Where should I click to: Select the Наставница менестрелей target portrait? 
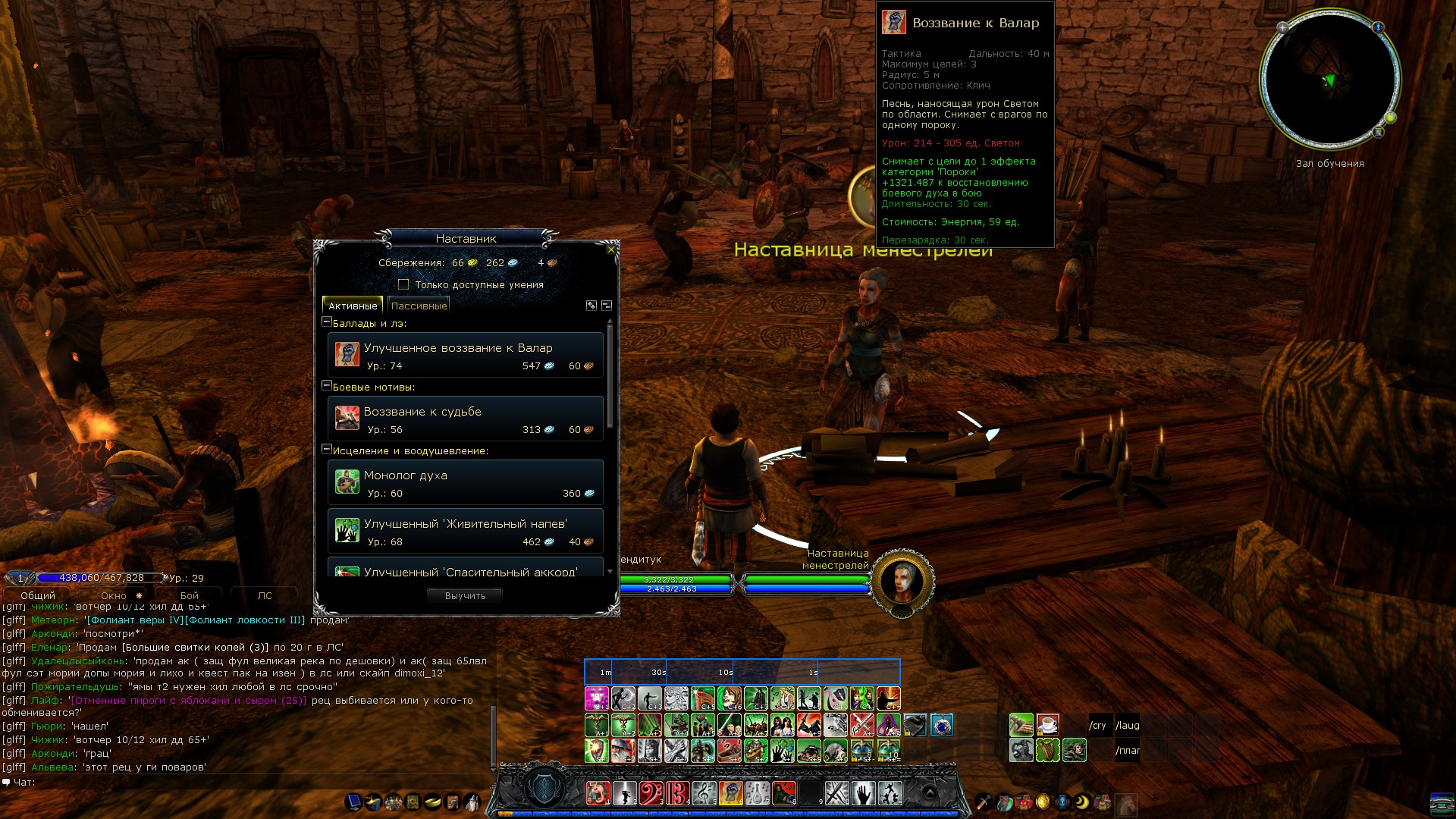(x=902, y=583)
